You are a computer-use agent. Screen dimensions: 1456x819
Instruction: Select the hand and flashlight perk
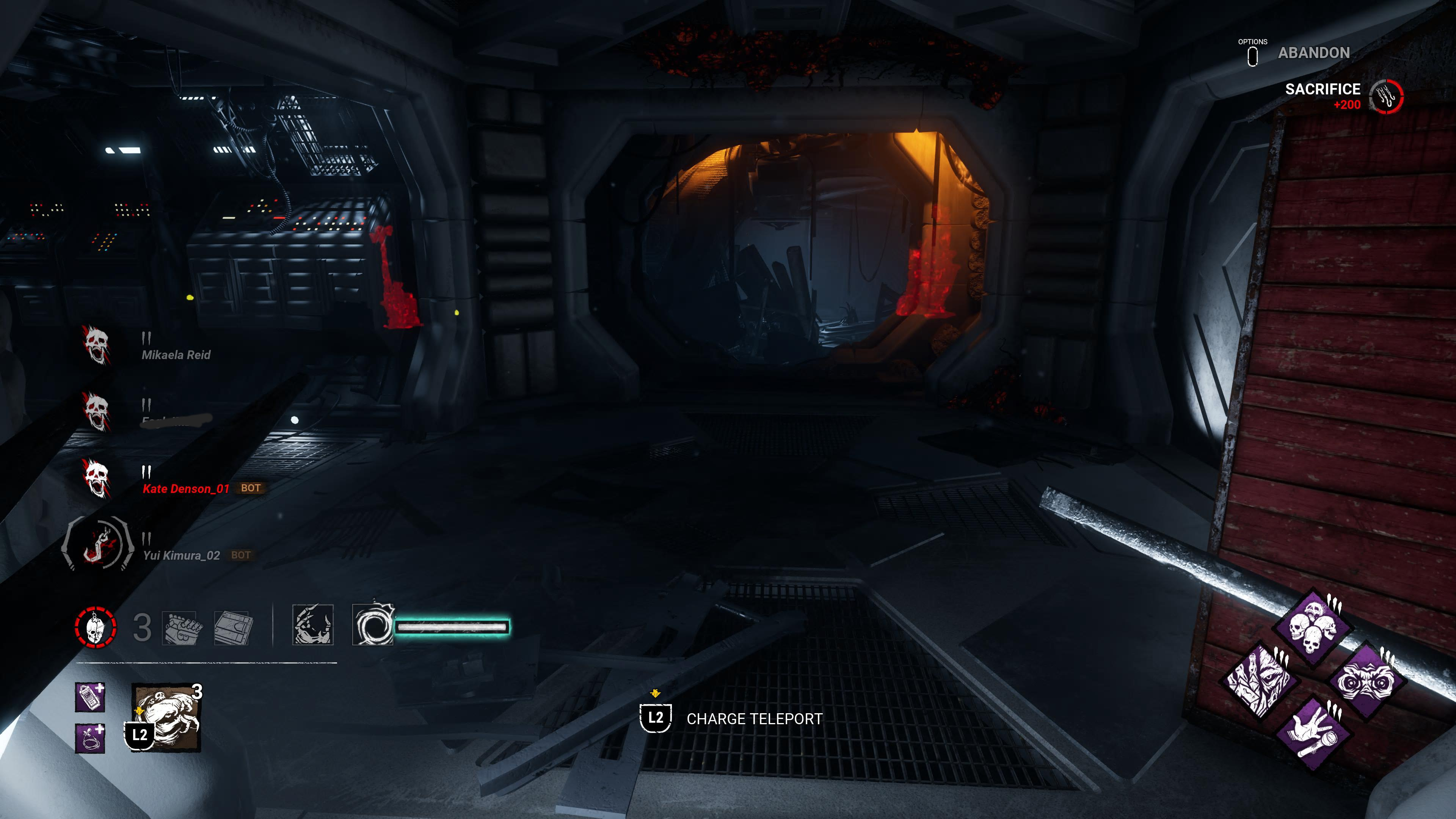(1313, 734)
